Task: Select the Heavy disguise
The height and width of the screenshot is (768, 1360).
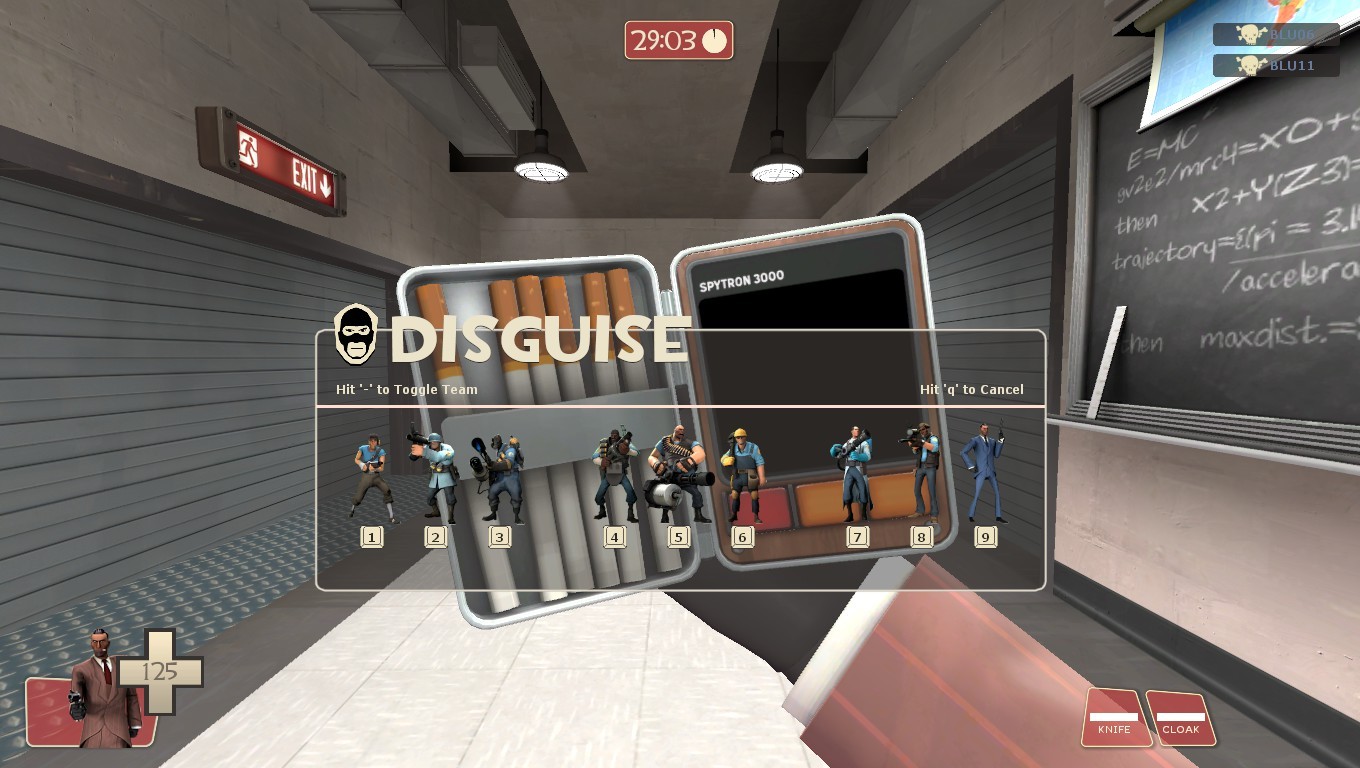Action: pos(680,470)
